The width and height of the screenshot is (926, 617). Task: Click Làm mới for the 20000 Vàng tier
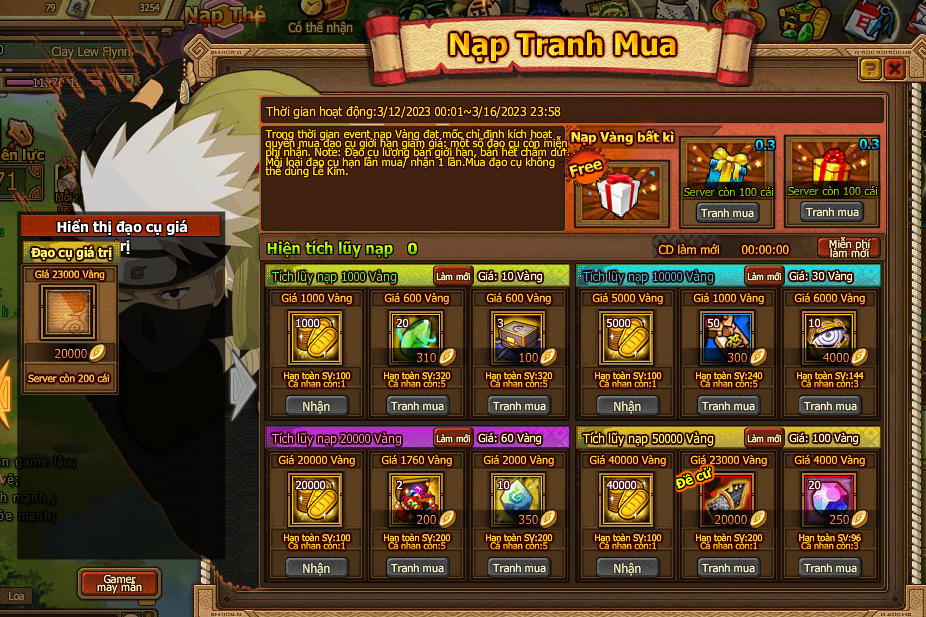(x=452, y=438)
